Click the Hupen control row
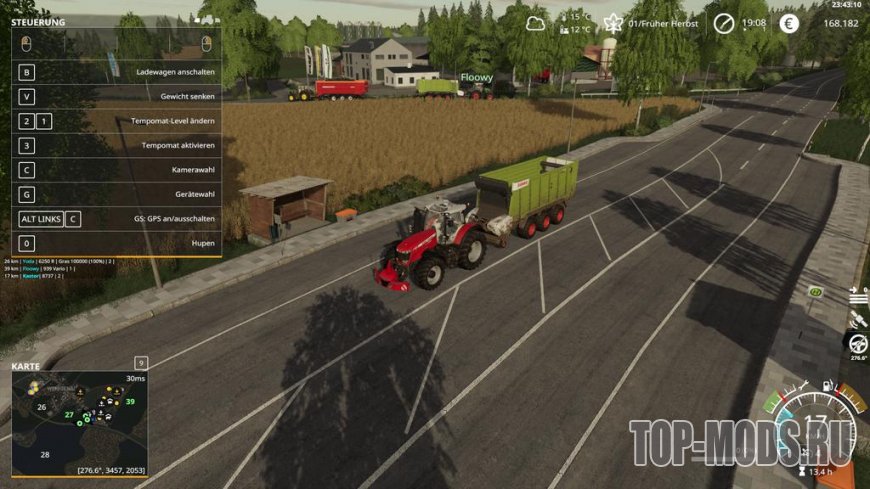 tap(116, 242)
